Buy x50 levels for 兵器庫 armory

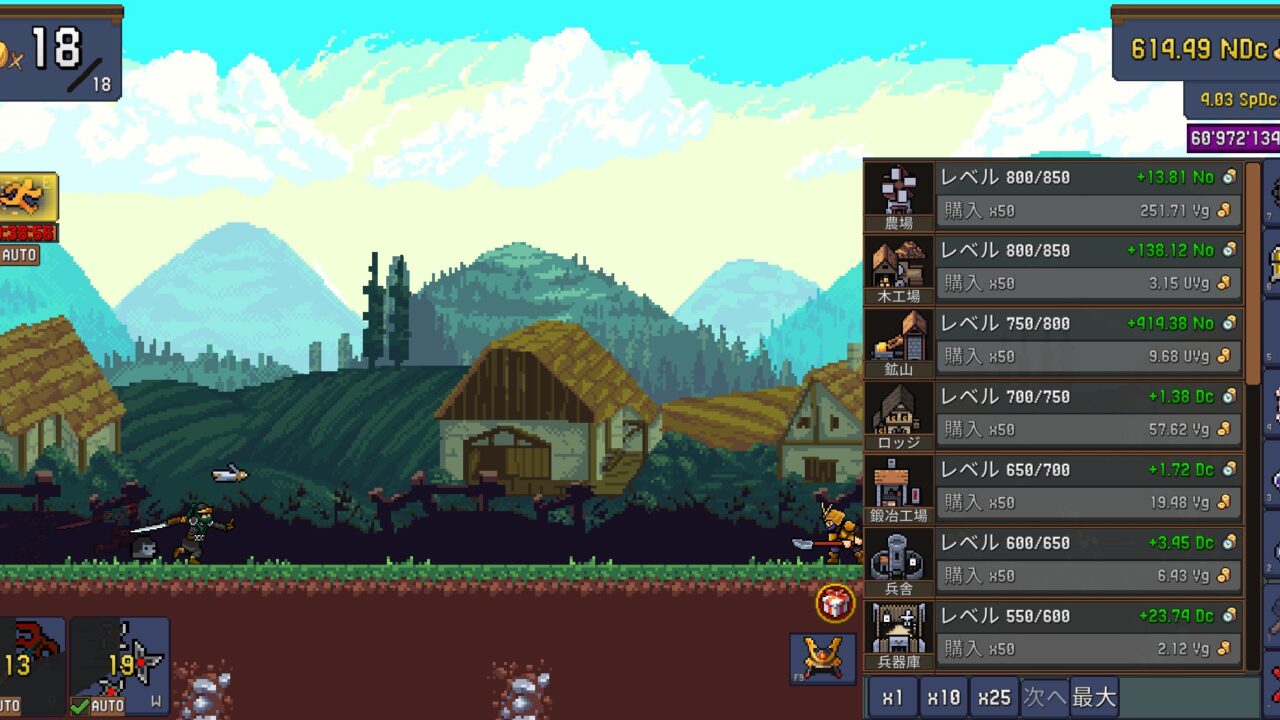coord(1090,649)
